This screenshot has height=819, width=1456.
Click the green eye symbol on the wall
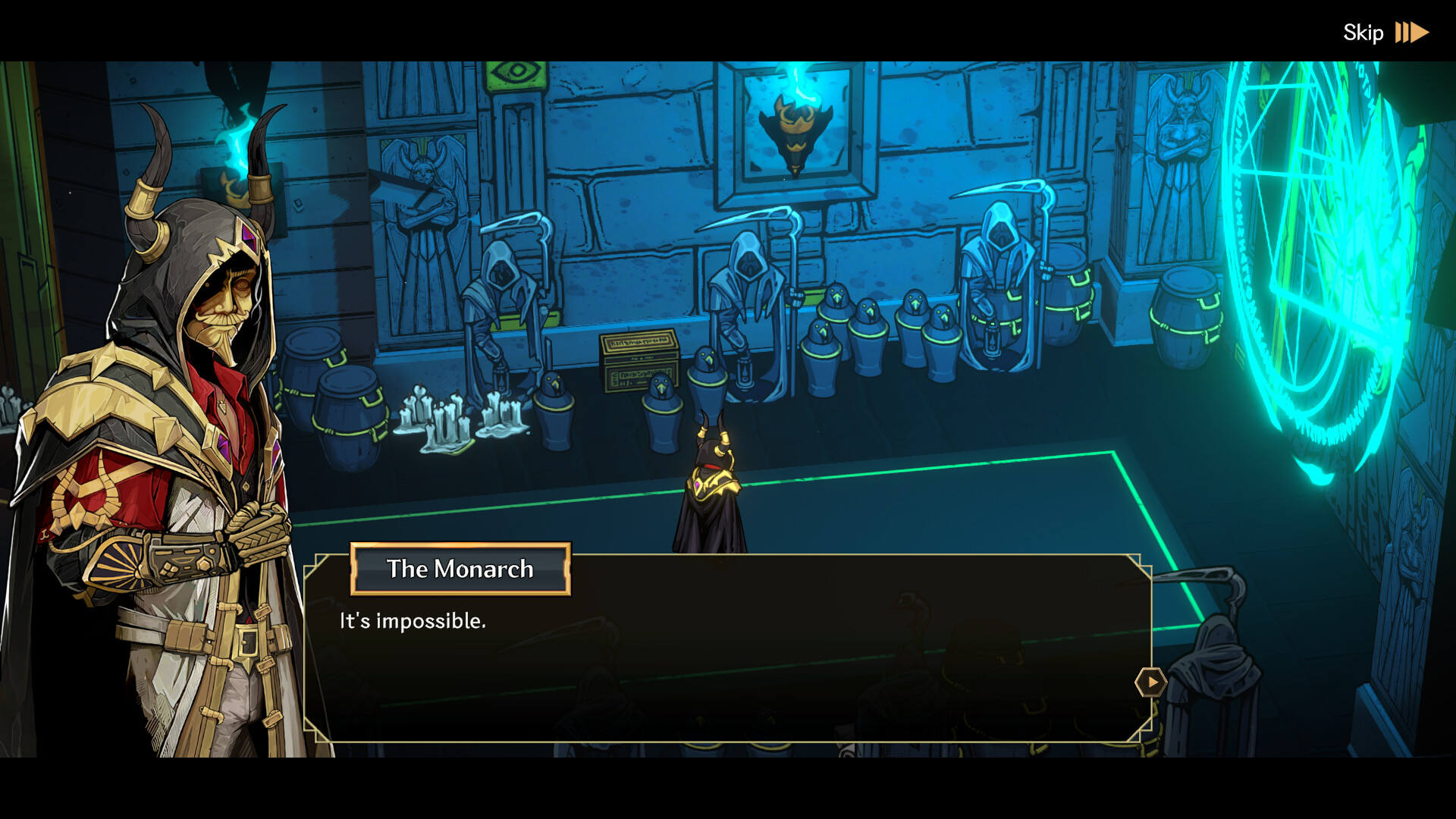515,71
